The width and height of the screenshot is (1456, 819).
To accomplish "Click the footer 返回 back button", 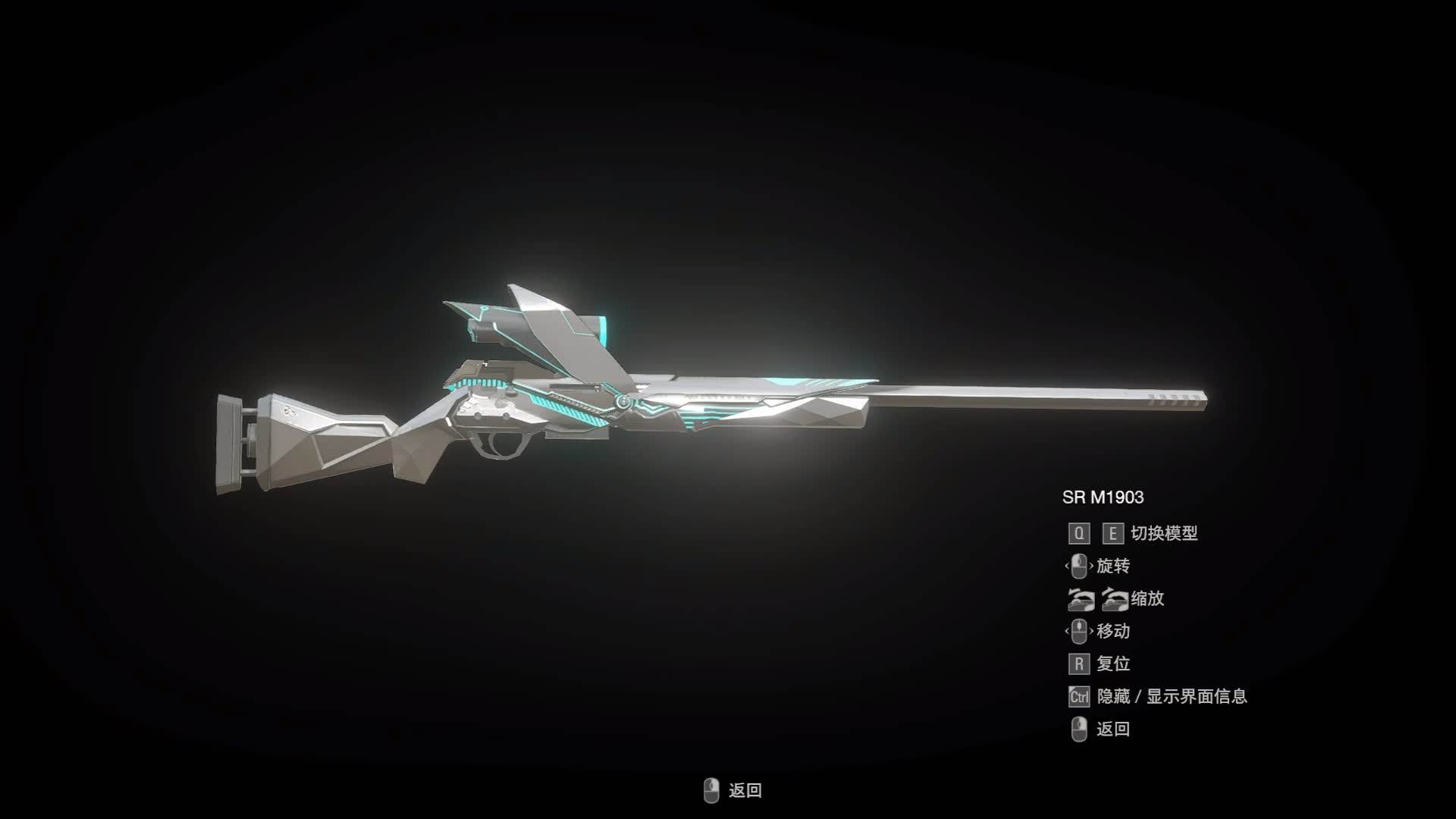I will [733, 790].
